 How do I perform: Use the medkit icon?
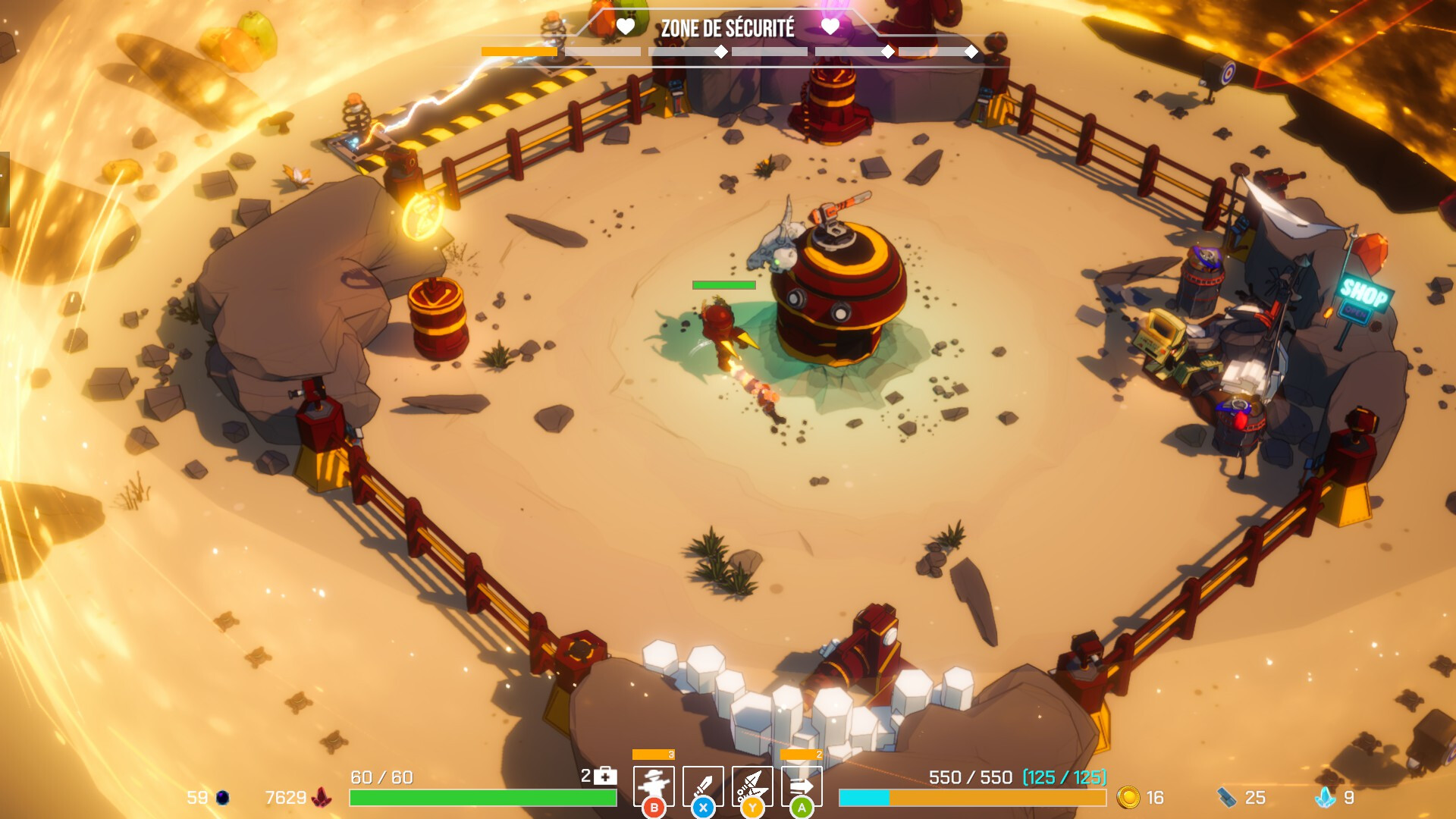[x=605, y=776]
